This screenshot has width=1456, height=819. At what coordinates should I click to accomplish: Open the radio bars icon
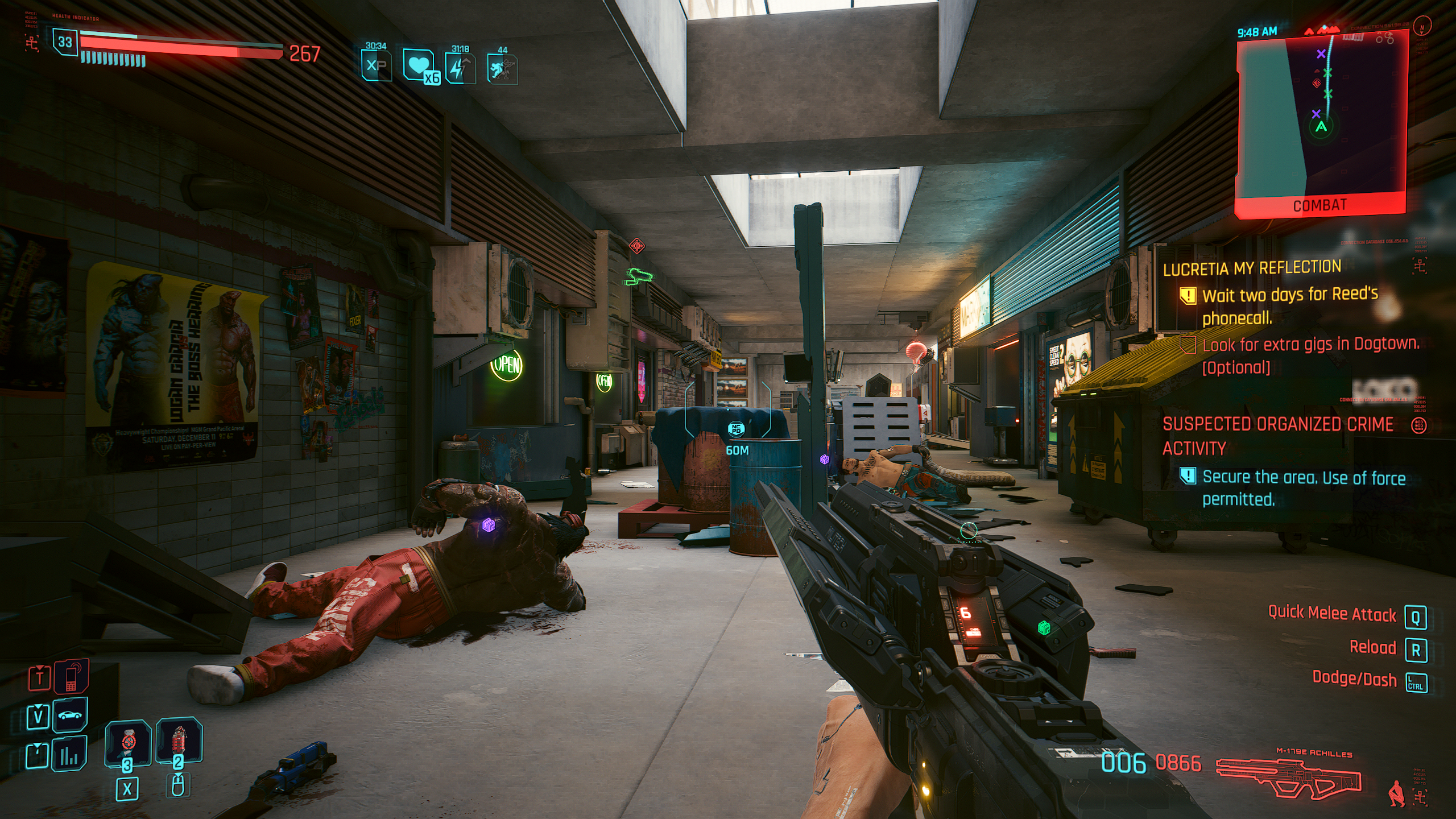[69, 755]
